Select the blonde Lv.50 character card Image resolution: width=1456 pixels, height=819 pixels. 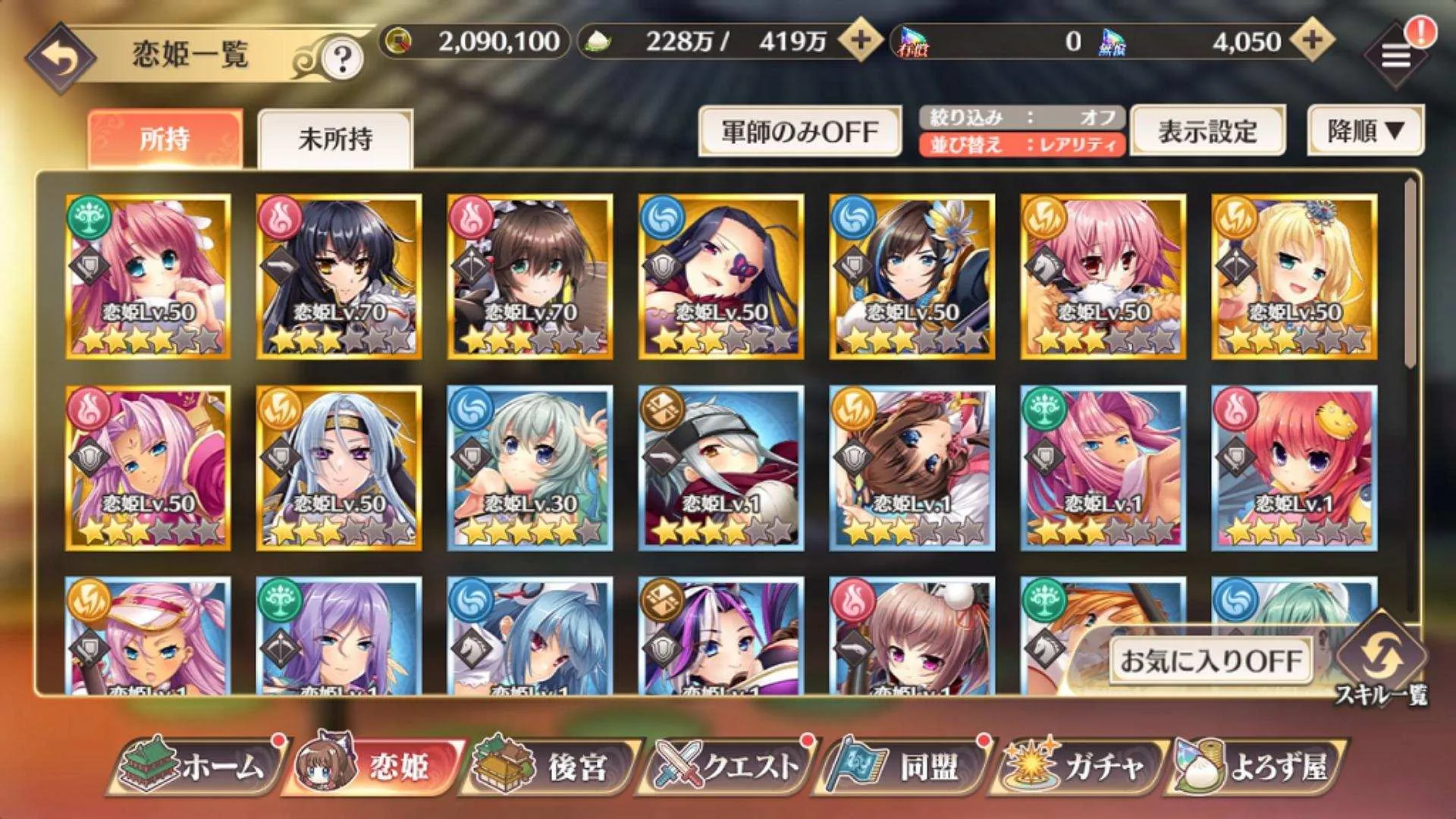(1294, 276)
